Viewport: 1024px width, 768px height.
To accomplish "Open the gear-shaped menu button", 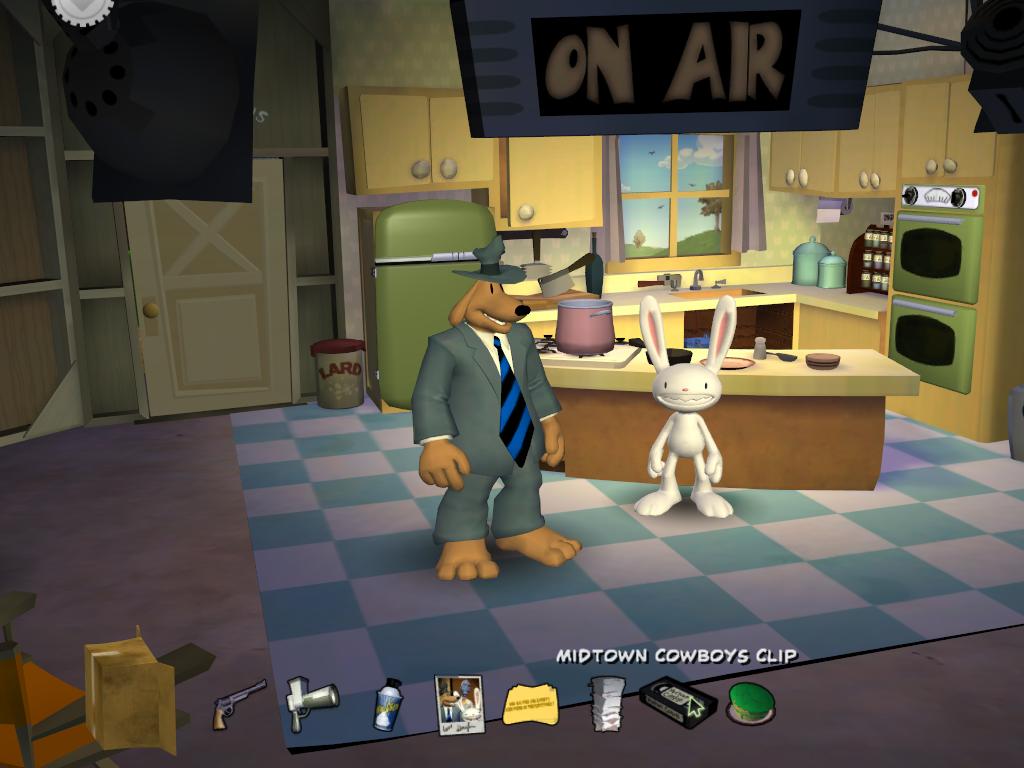I will coord(83,8).
